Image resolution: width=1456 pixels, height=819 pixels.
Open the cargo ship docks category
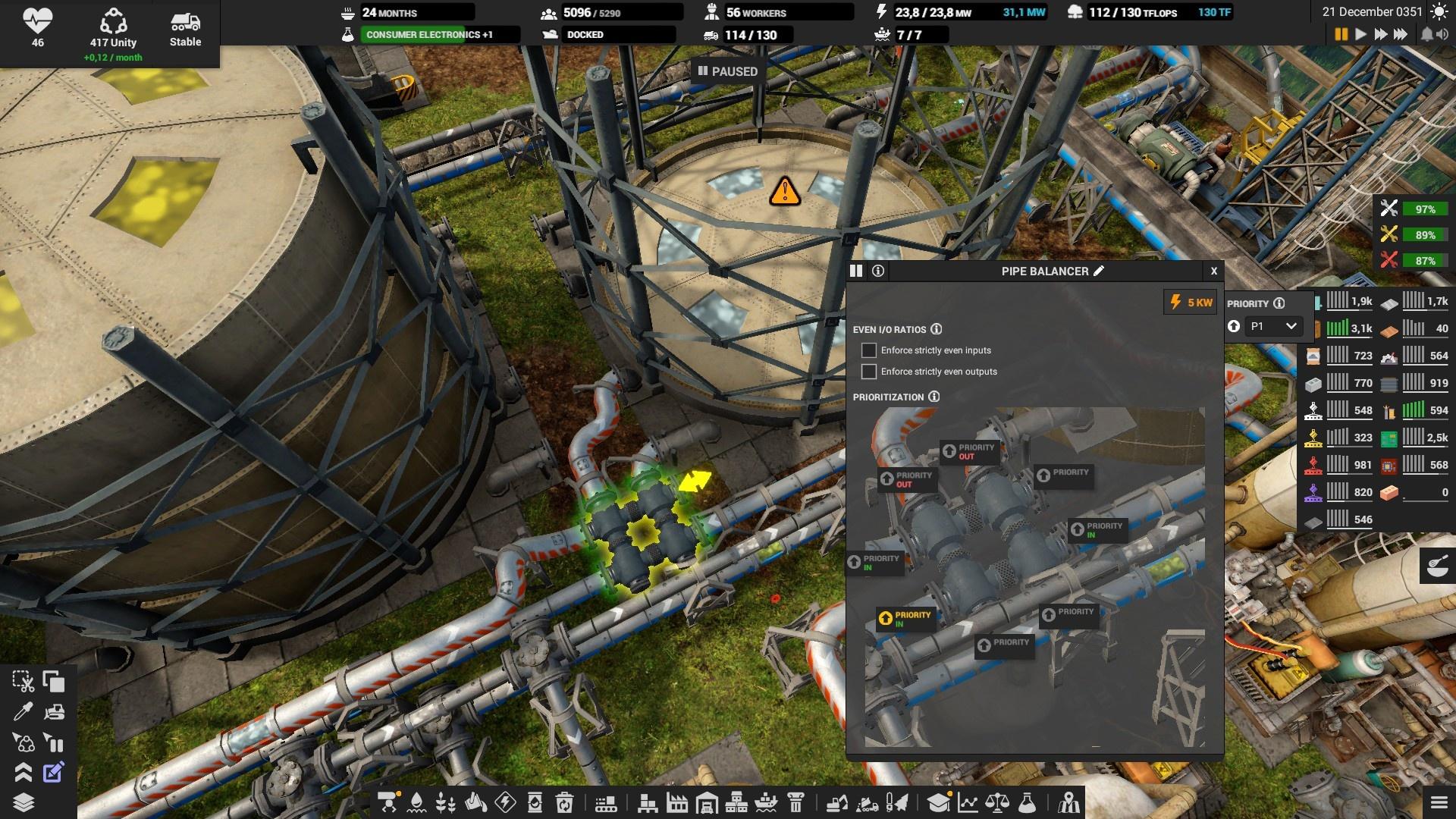766,802
